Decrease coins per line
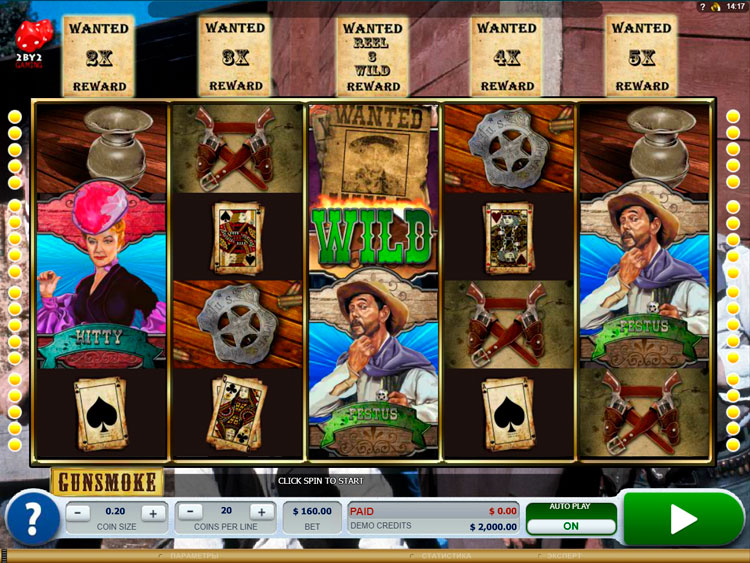 click(x=190, y=513)
